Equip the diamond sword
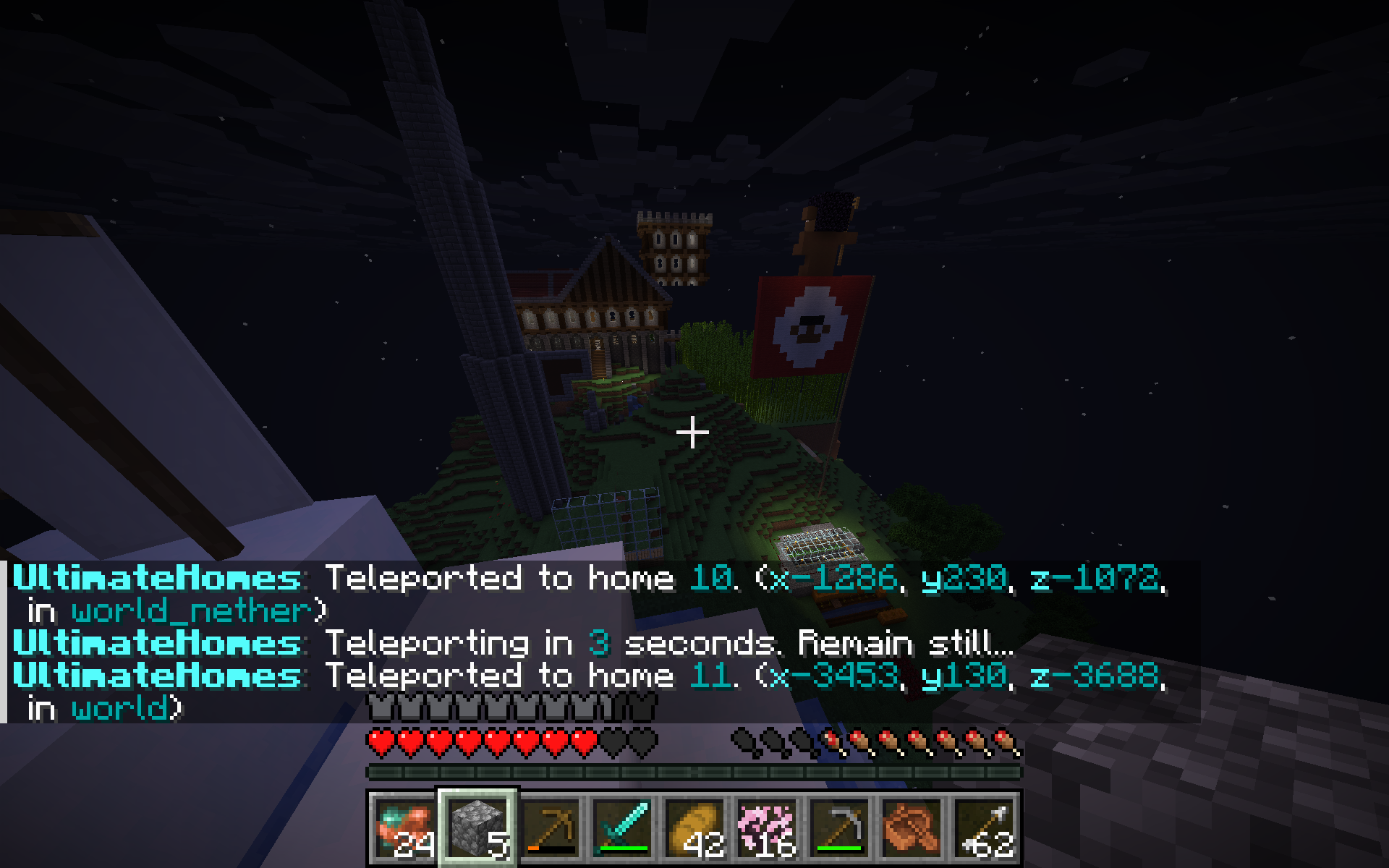Viewport: 1389px width, 868px height. [622, 827]
